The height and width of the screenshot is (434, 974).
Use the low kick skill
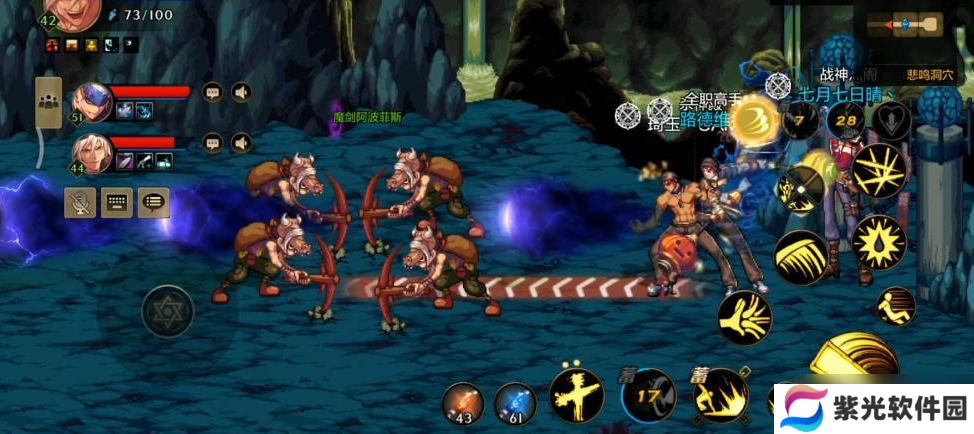click(745, 318)
